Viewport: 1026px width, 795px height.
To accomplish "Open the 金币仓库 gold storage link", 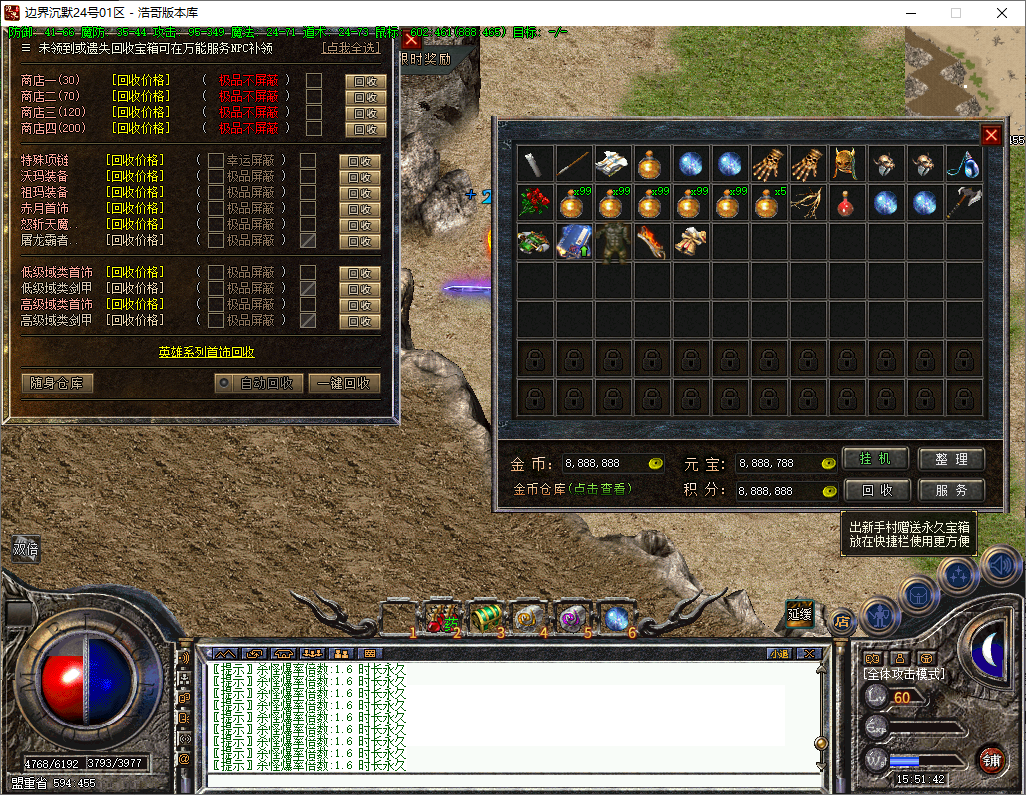I will 573,490.
